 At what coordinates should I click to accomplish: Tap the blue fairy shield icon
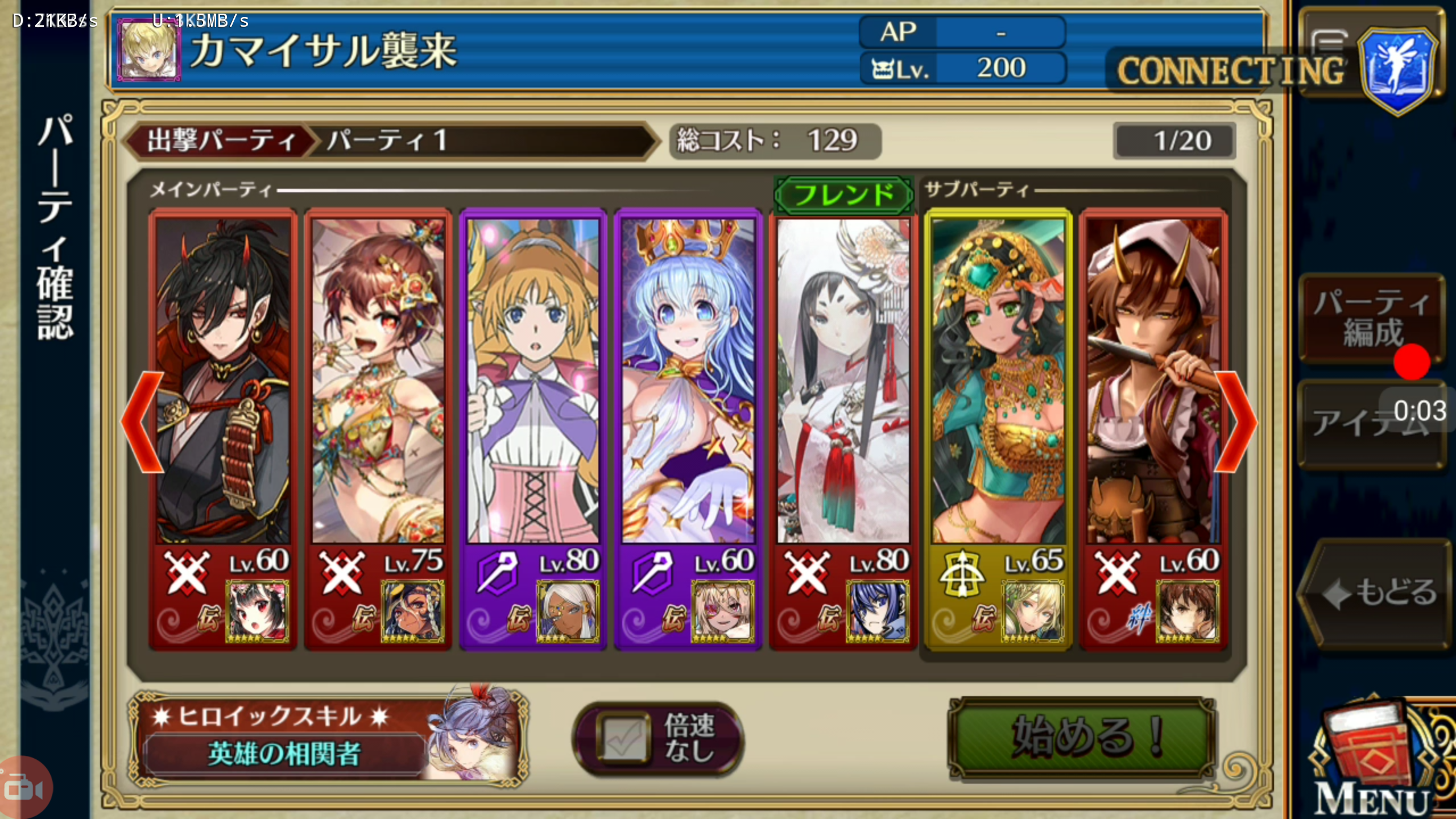point(1398,68)
